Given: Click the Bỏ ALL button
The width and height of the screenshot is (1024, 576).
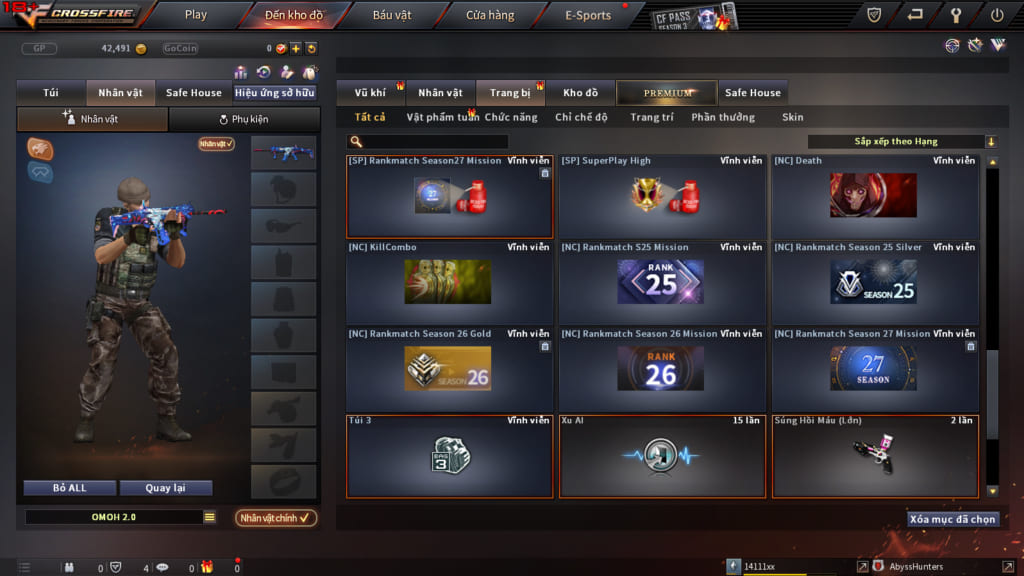Looking at the screenshot, I should click(69, 488).
